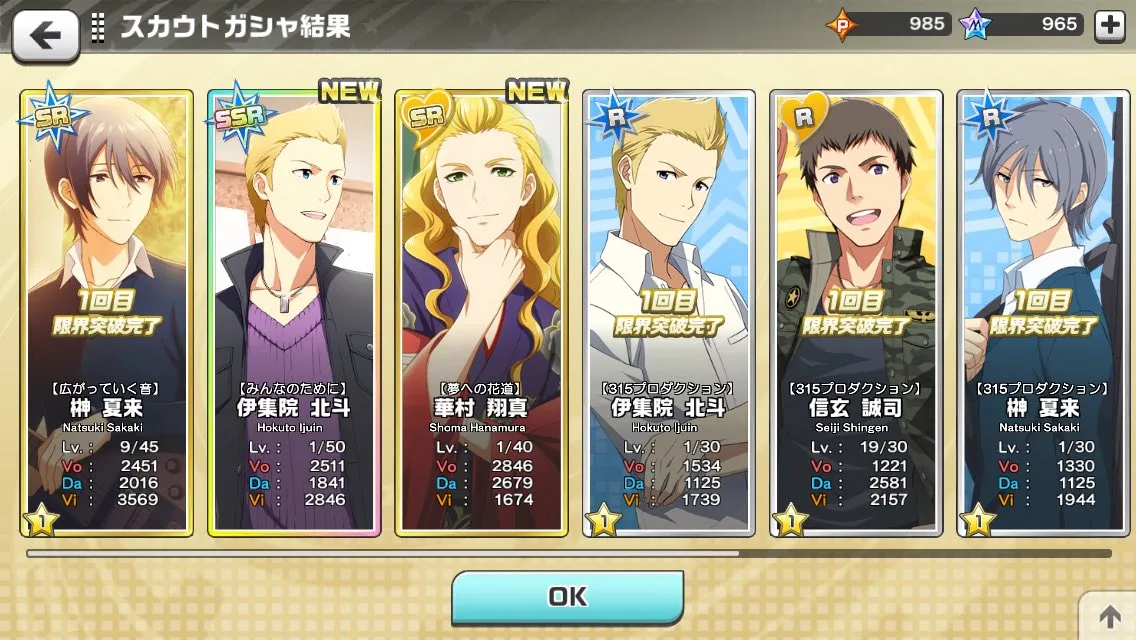Select the SR Natsuki Sakaki card

tap(105, 312)
